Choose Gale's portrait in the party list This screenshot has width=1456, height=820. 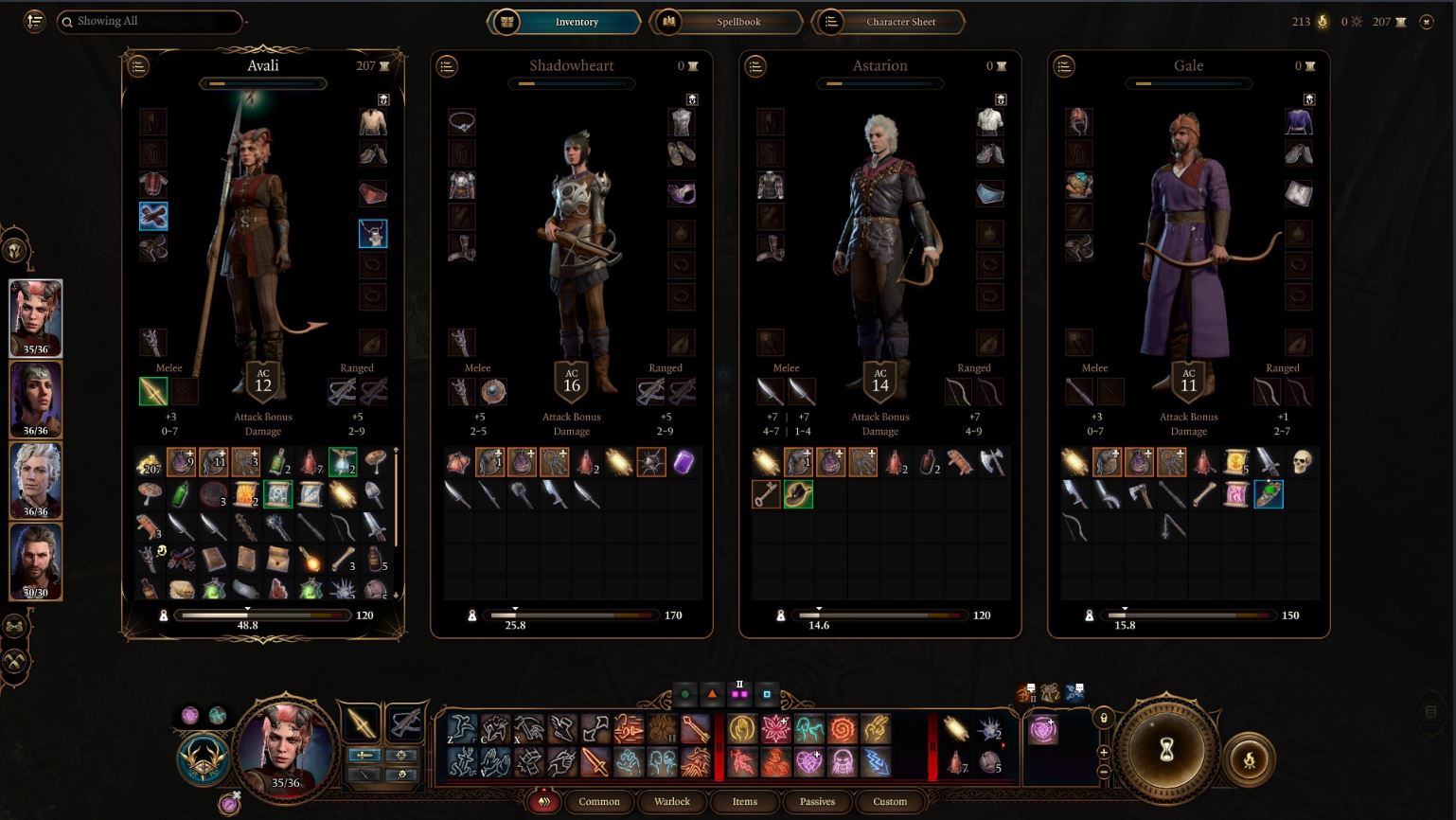36,562
